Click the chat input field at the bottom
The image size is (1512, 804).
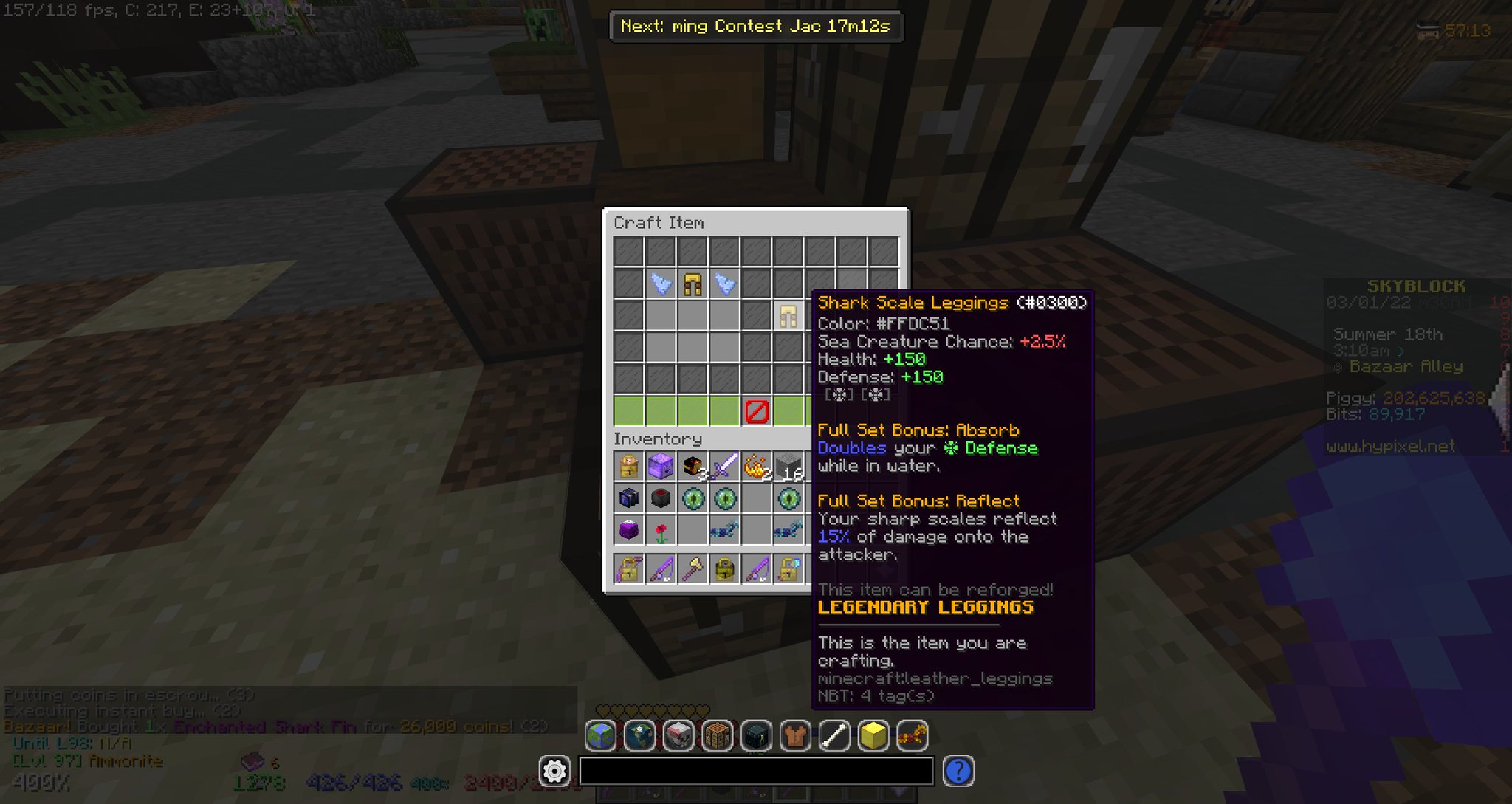[757, 771]
